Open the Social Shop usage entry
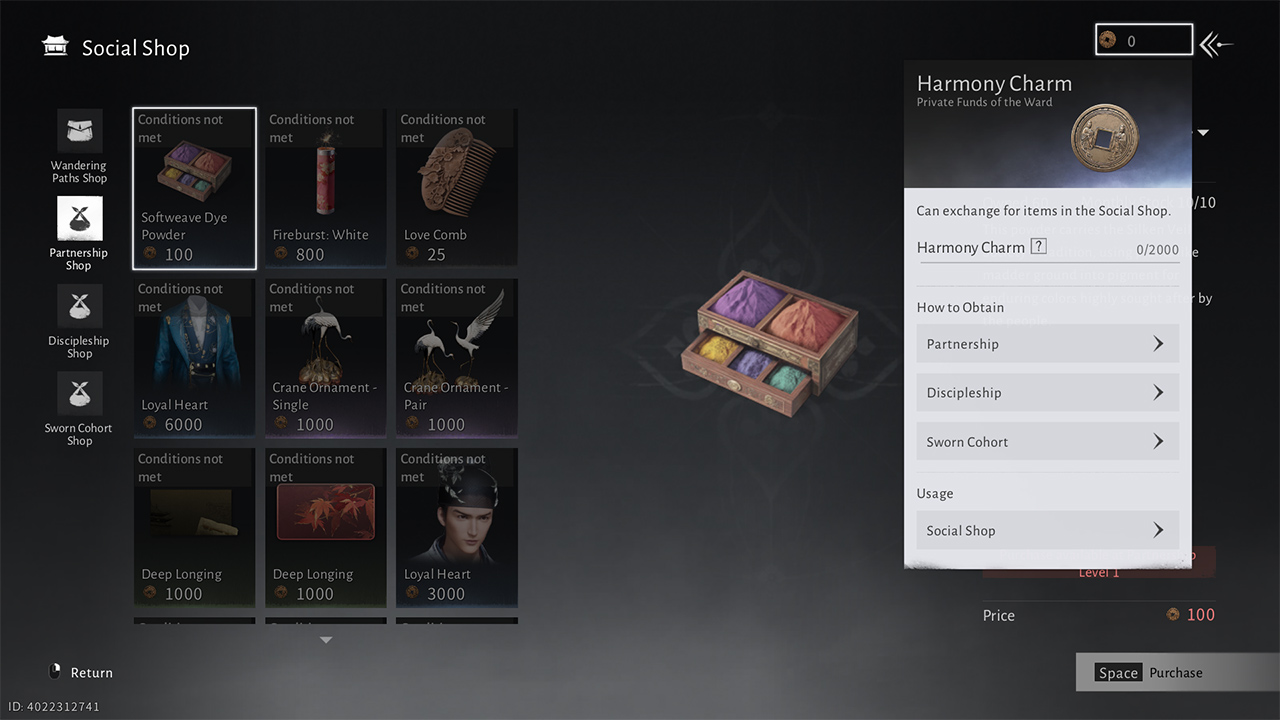This screenshot has width=1280, height=720. tap(1047, 530)
